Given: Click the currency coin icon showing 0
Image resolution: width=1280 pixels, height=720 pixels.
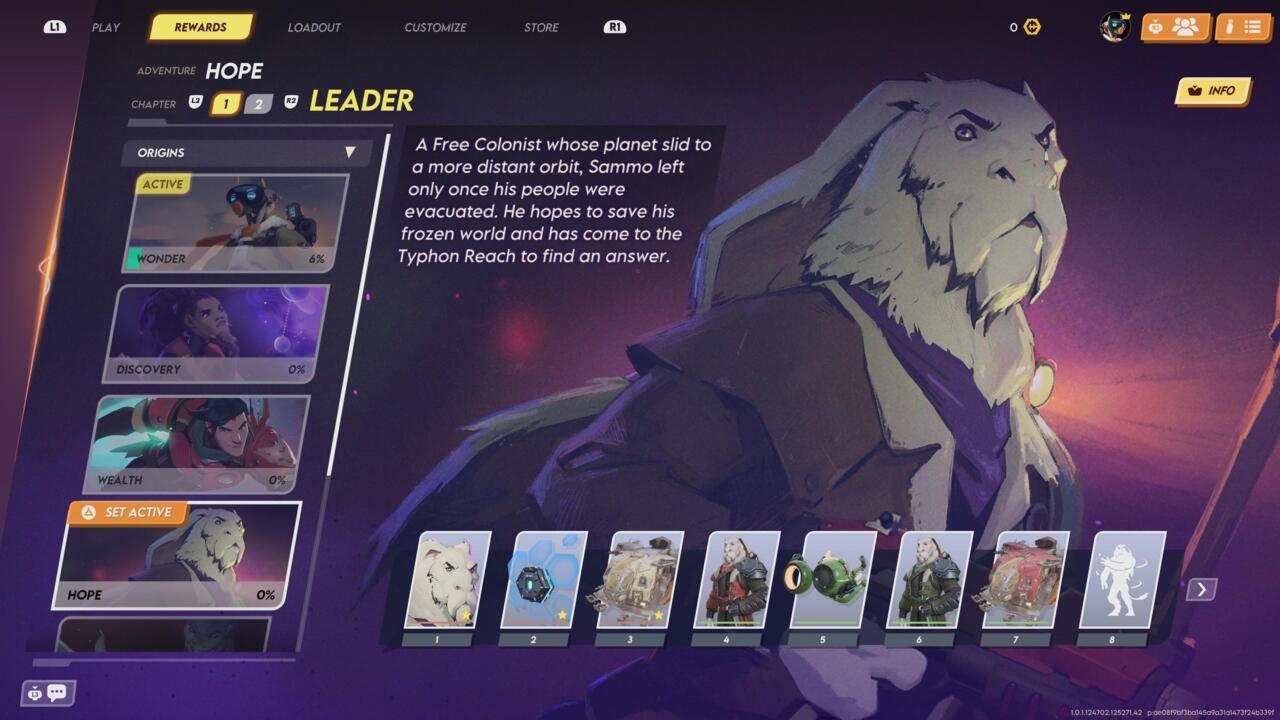Looking at the screenshot, I should coord(1030,27).
